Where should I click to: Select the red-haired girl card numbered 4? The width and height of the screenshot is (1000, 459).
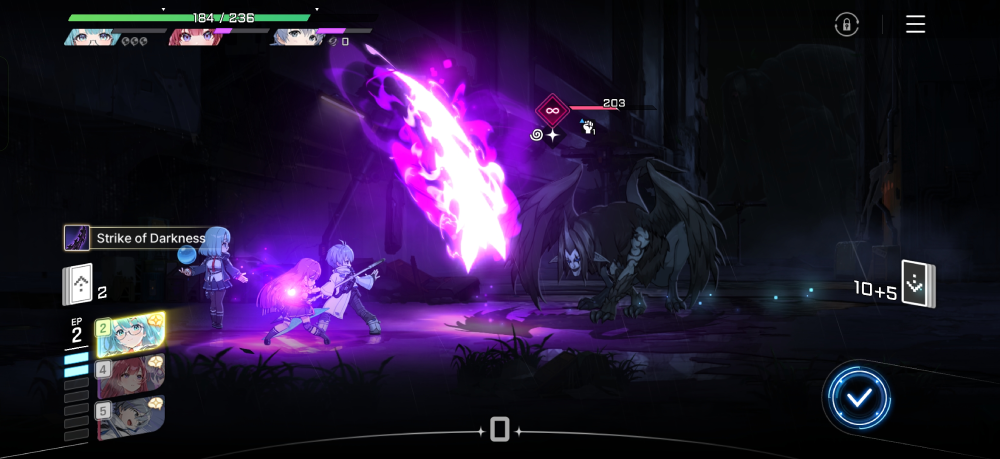click(x=131, y=376)
